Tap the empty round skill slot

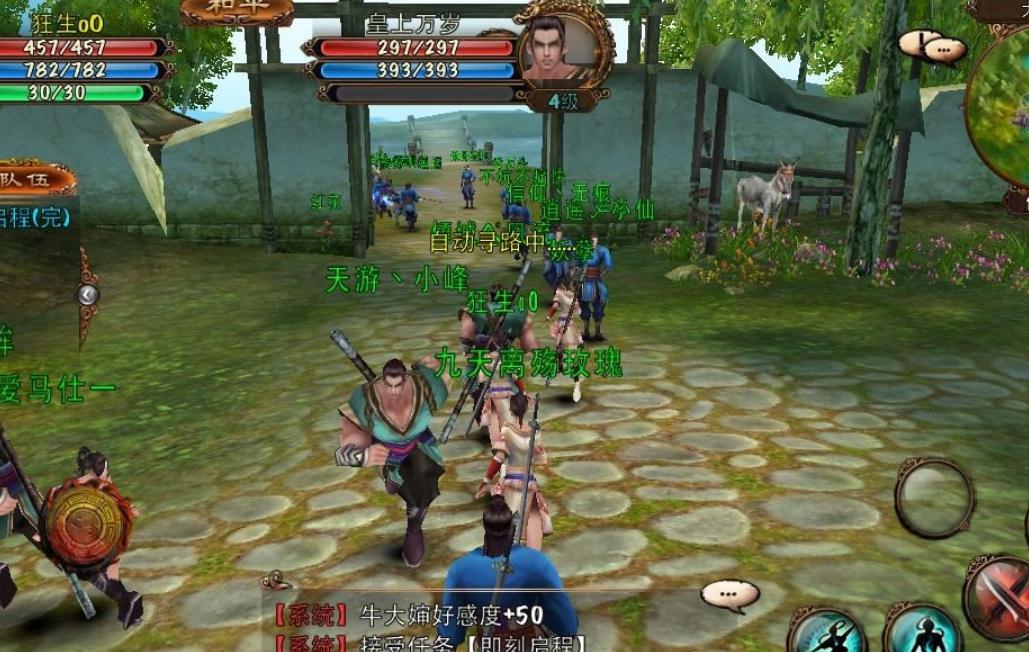tap(934, 497)
